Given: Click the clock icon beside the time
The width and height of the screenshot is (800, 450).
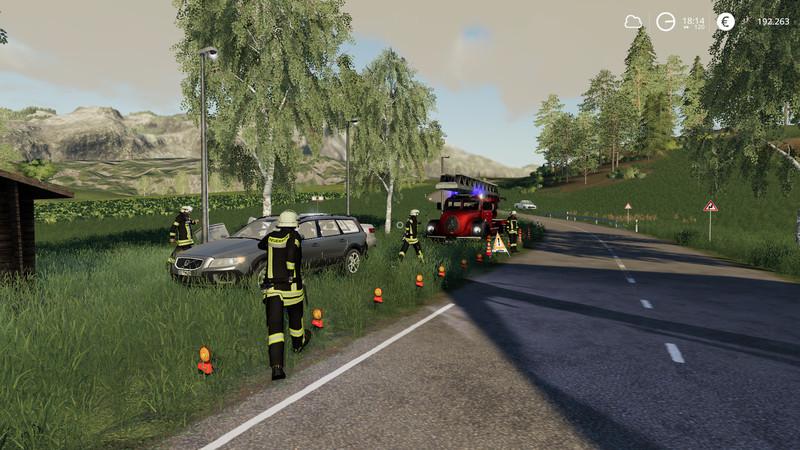Looking at the screenshot, I should click(x=665, y=21).
